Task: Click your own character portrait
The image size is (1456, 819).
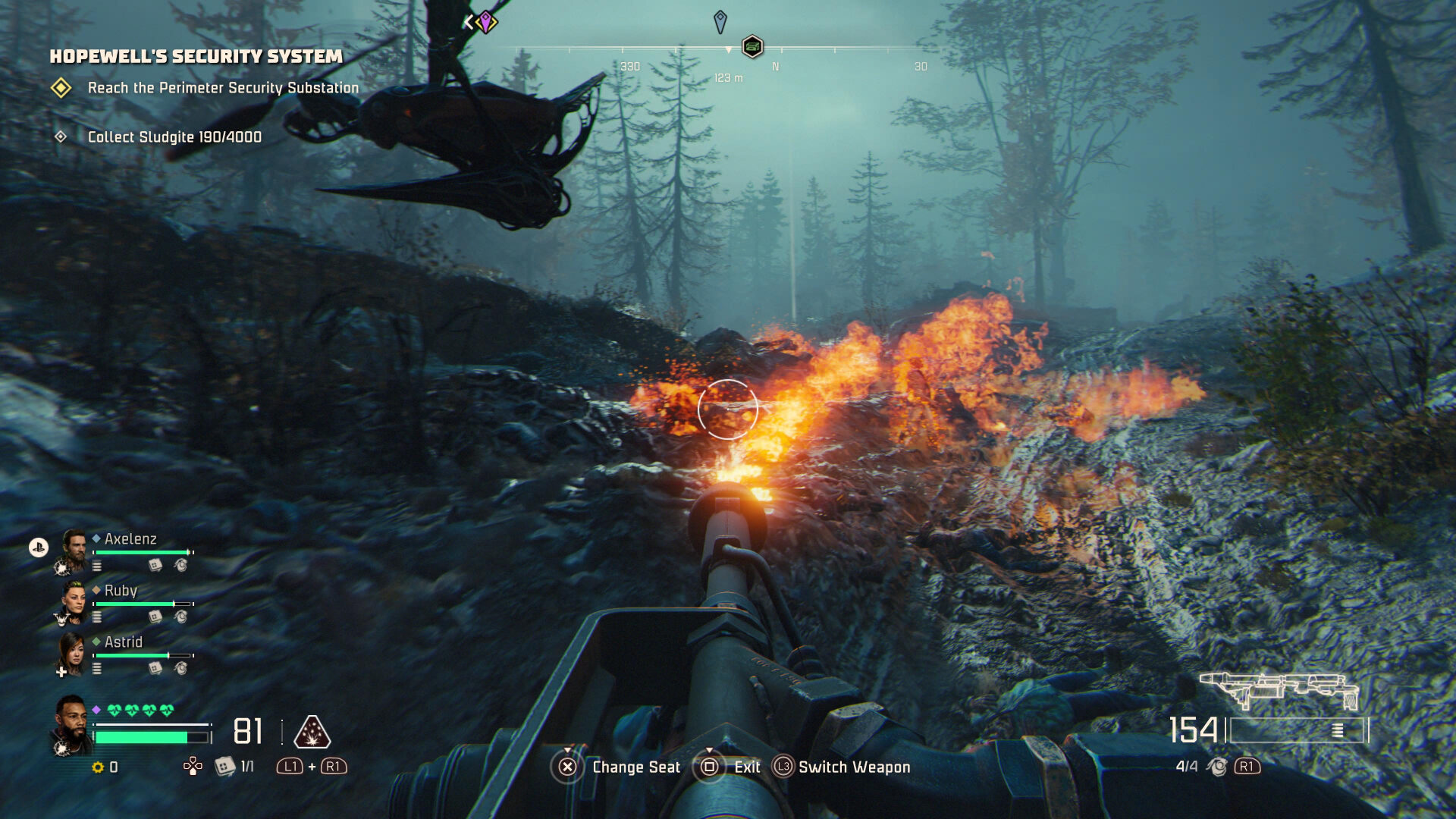Action: [71, 725]
